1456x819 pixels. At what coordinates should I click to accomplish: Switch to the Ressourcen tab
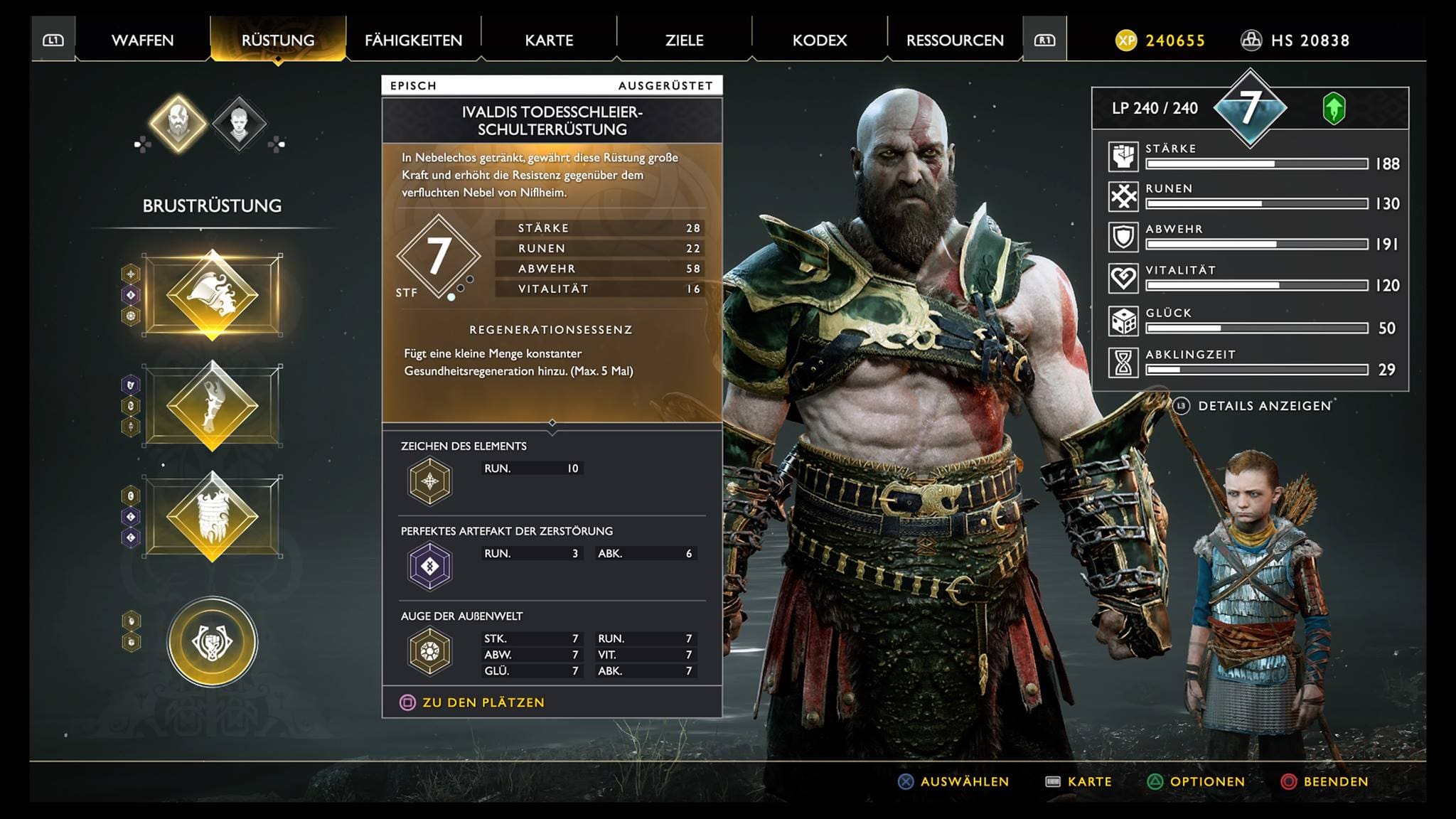pyautogui.click(x=955, y=41)
